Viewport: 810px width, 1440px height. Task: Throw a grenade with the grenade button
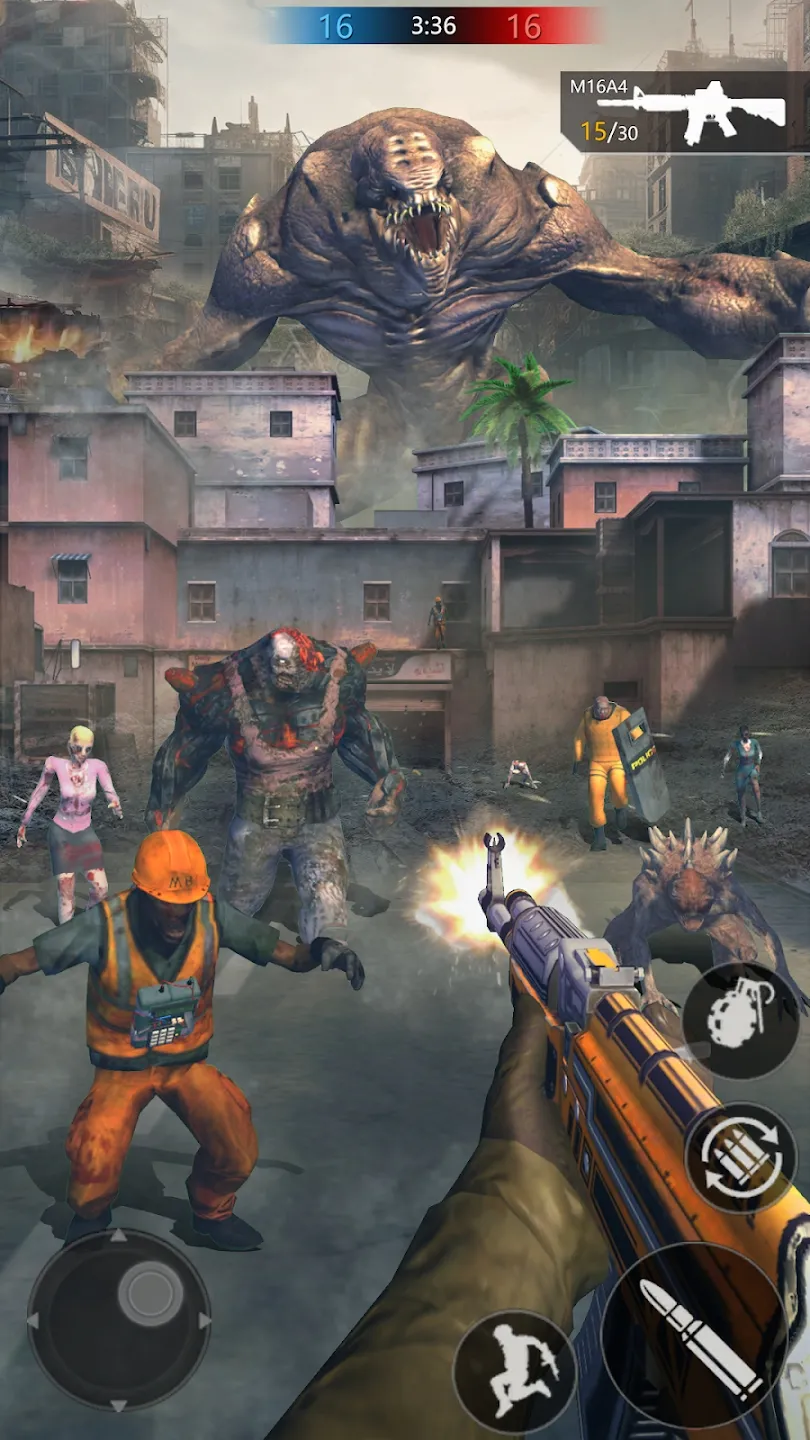pyautogui.click(x=740, y=1020)
